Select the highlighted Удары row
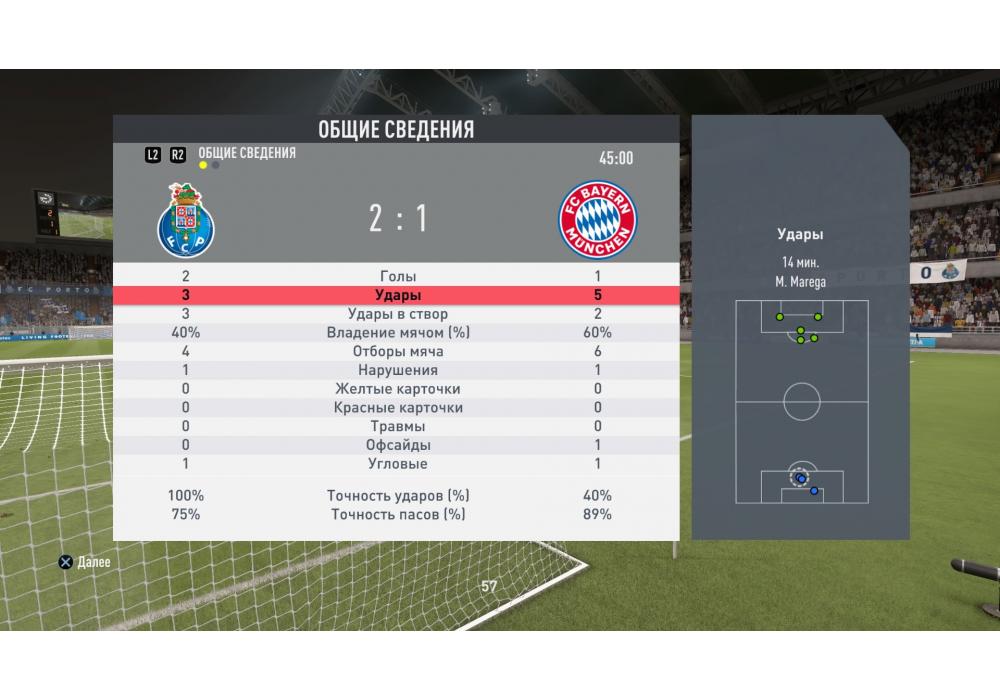 coord(397,295)
